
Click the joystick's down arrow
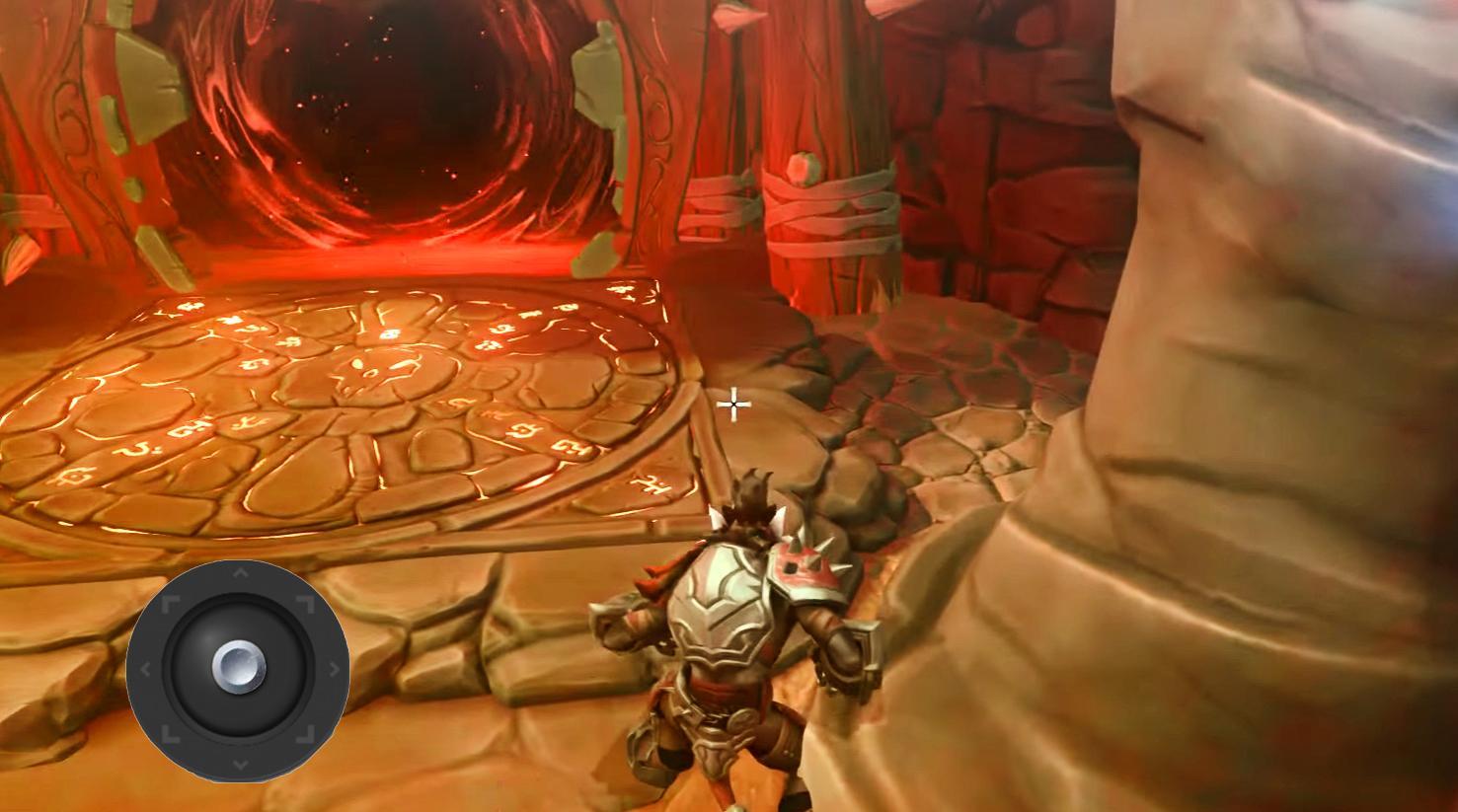click(239, 765)
